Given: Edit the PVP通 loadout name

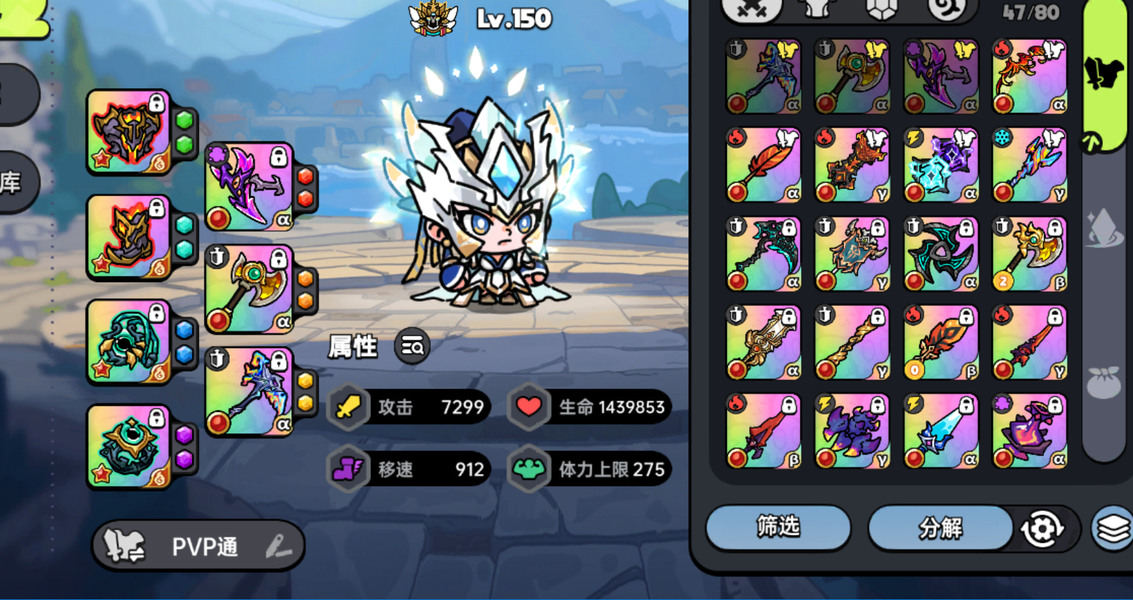Looking at the screenshot, I should click(279, 546).
